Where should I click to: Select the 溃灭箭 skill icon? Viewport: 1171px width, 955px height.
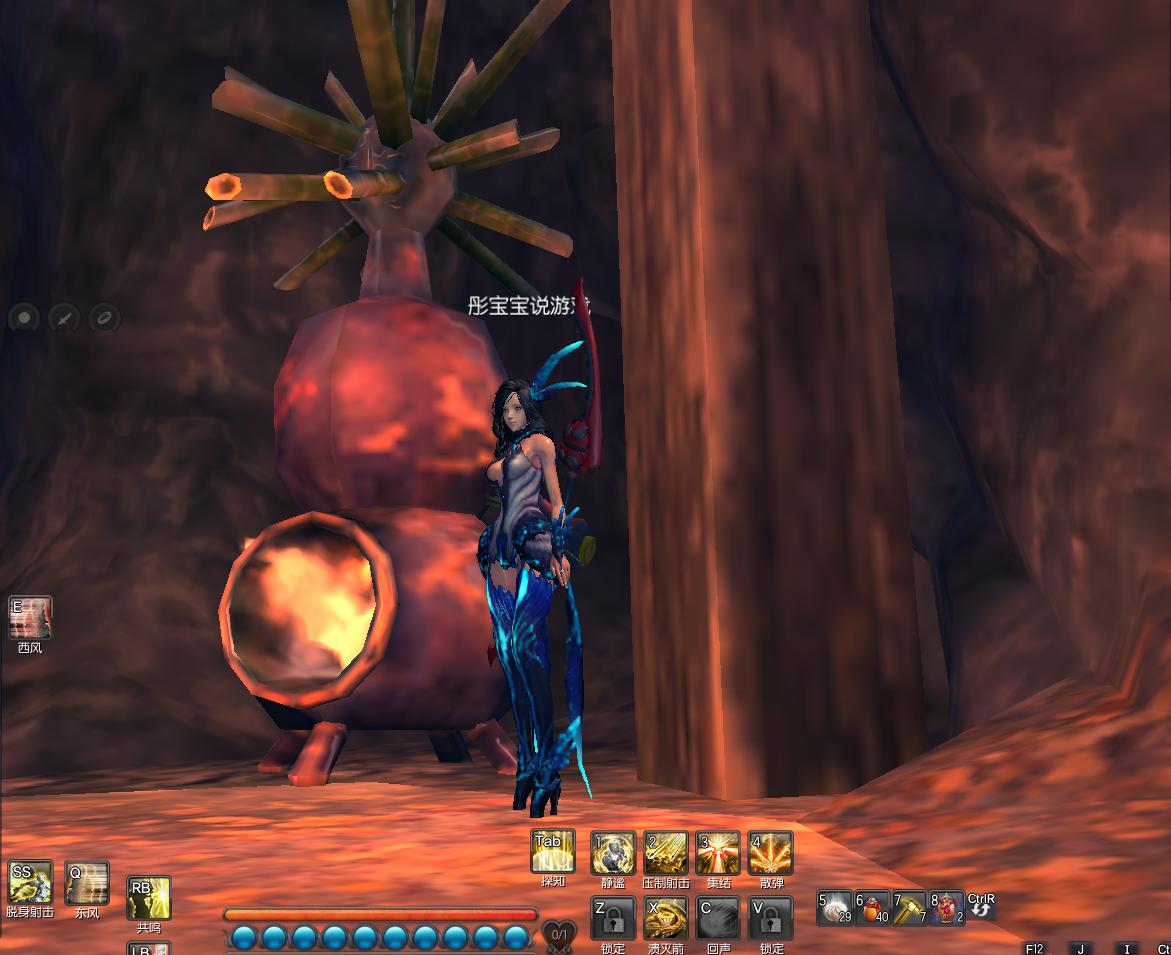click(x=665, y=919)
